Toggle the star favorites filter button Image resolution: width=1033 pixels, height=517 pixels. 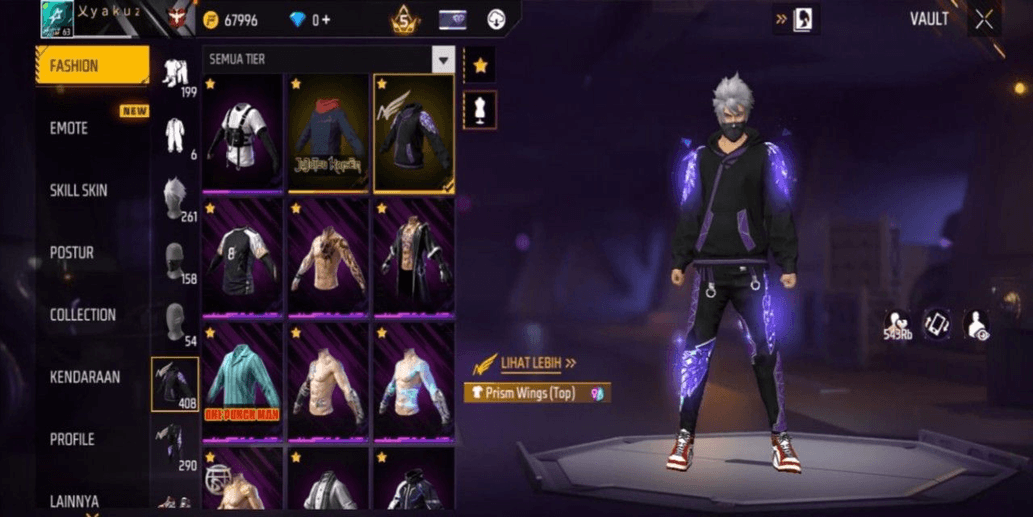[x=481, y=66]
